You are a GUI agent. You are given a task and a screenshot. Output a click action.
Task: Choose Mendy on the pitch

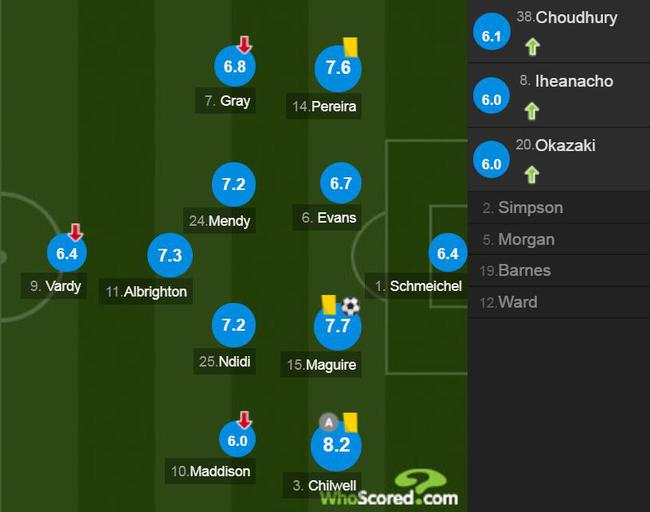click(234, 185)
